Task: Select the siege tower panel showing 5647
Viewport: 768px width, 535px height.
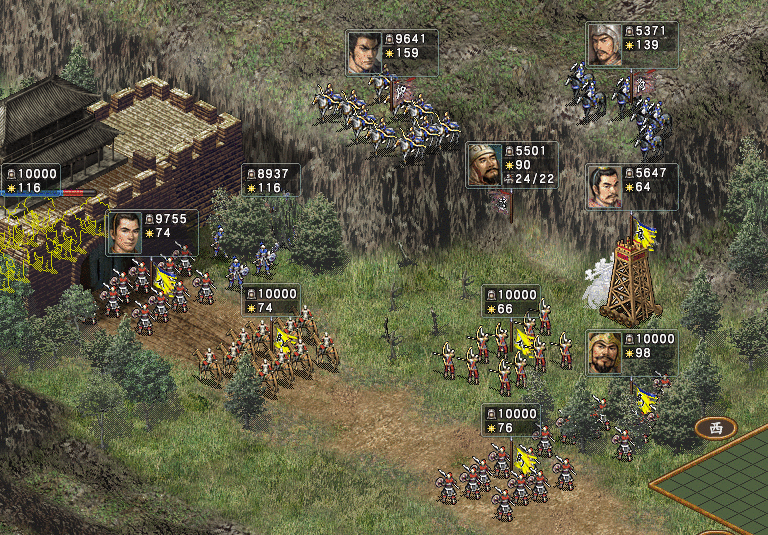Action: 632,187
